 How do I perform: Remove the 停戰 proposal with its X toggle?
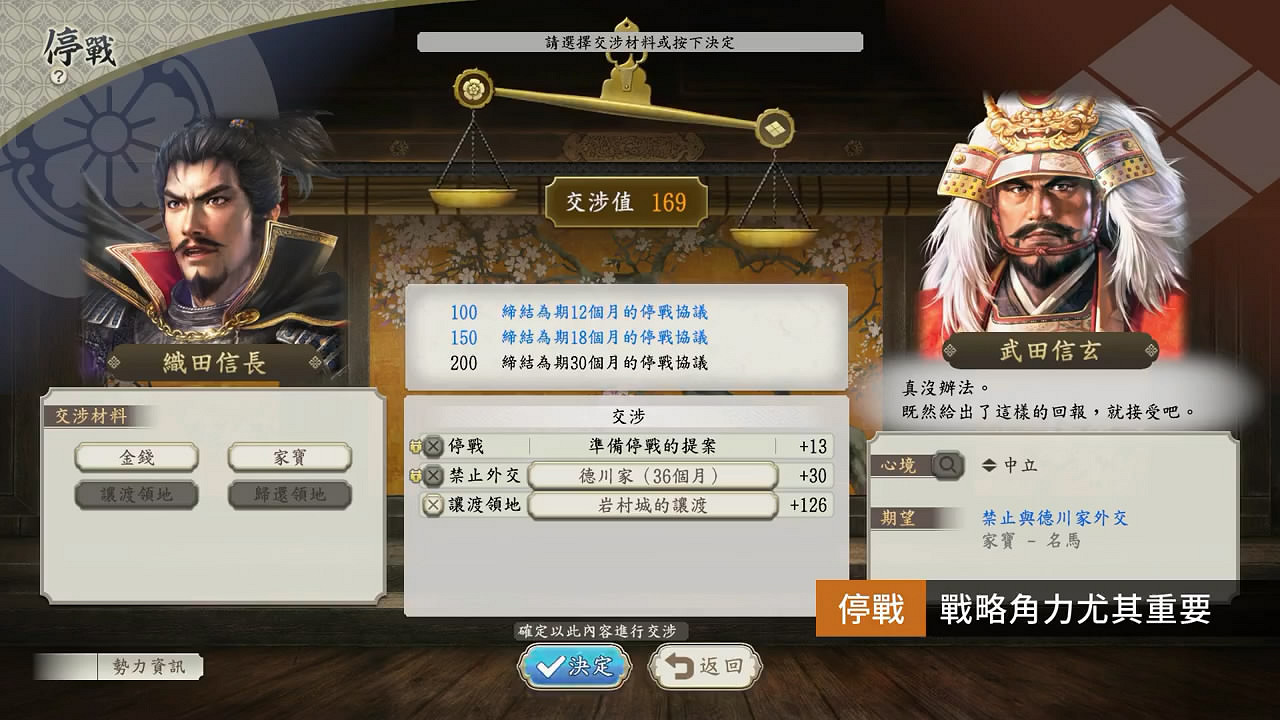tap(433, 447)
